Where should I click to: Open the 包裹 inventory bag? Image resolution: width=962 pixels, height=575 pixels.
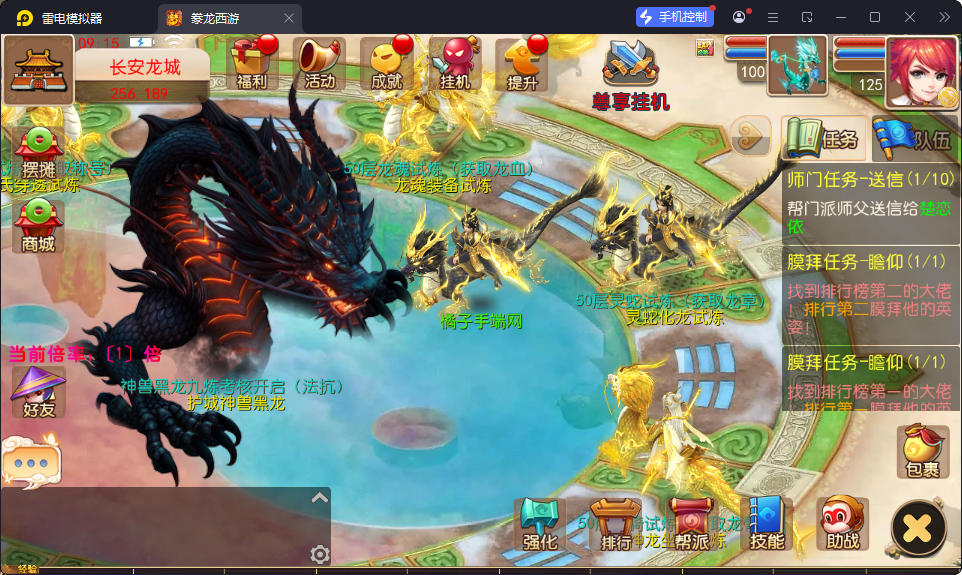pos(922,452)
